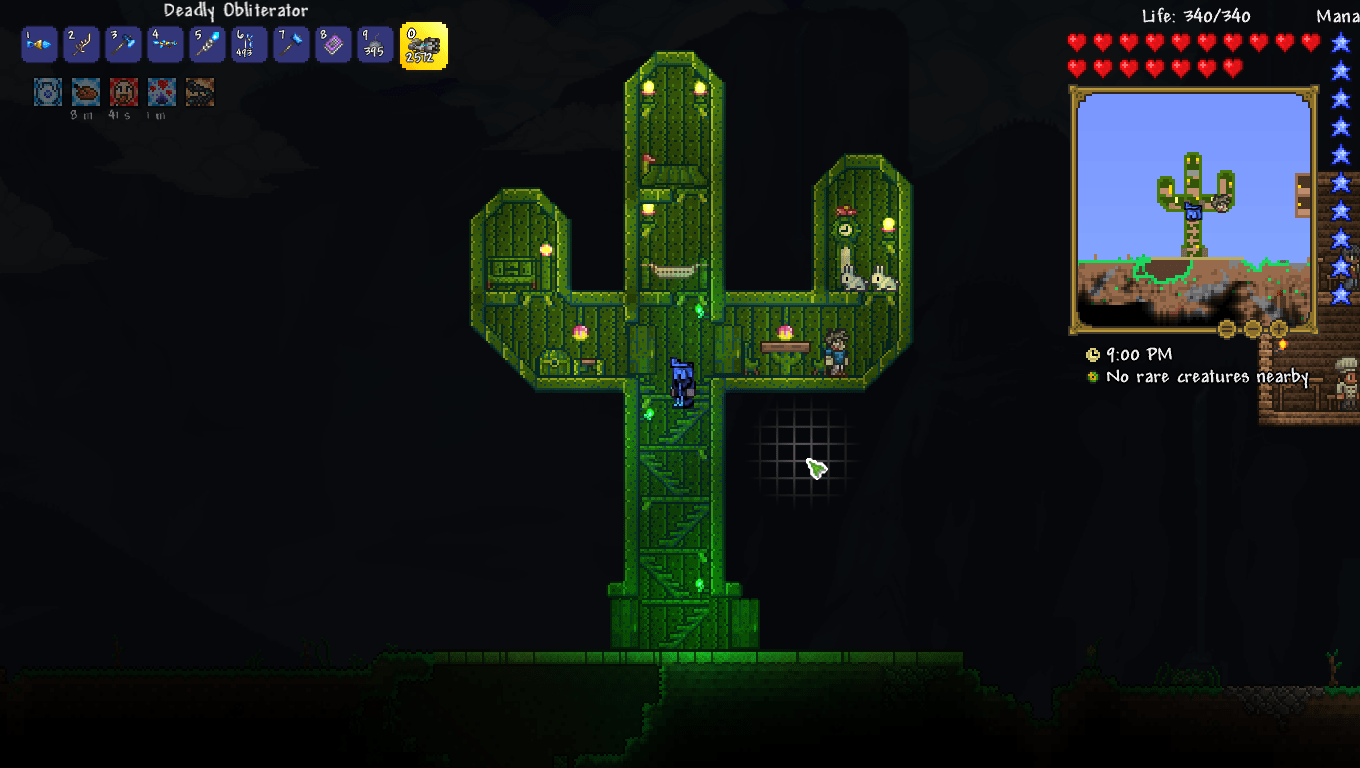The height and width of the screenshot is (768, 1360).
Task: Click the minimap zoom-in plus button
Action: (x=1279, y=329)
